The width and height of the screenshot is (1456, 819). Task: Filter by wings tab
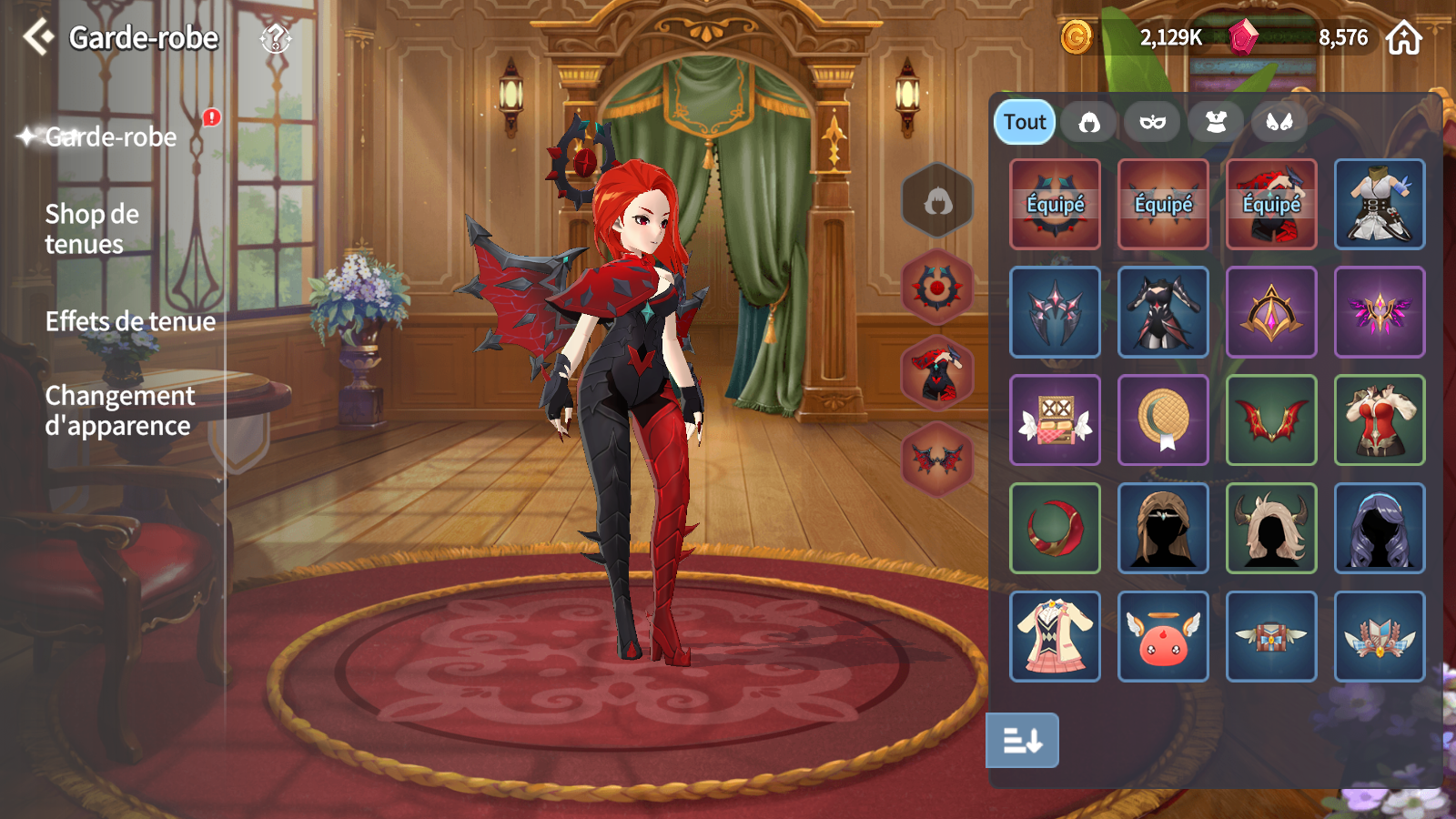[x=1279, y=122]
